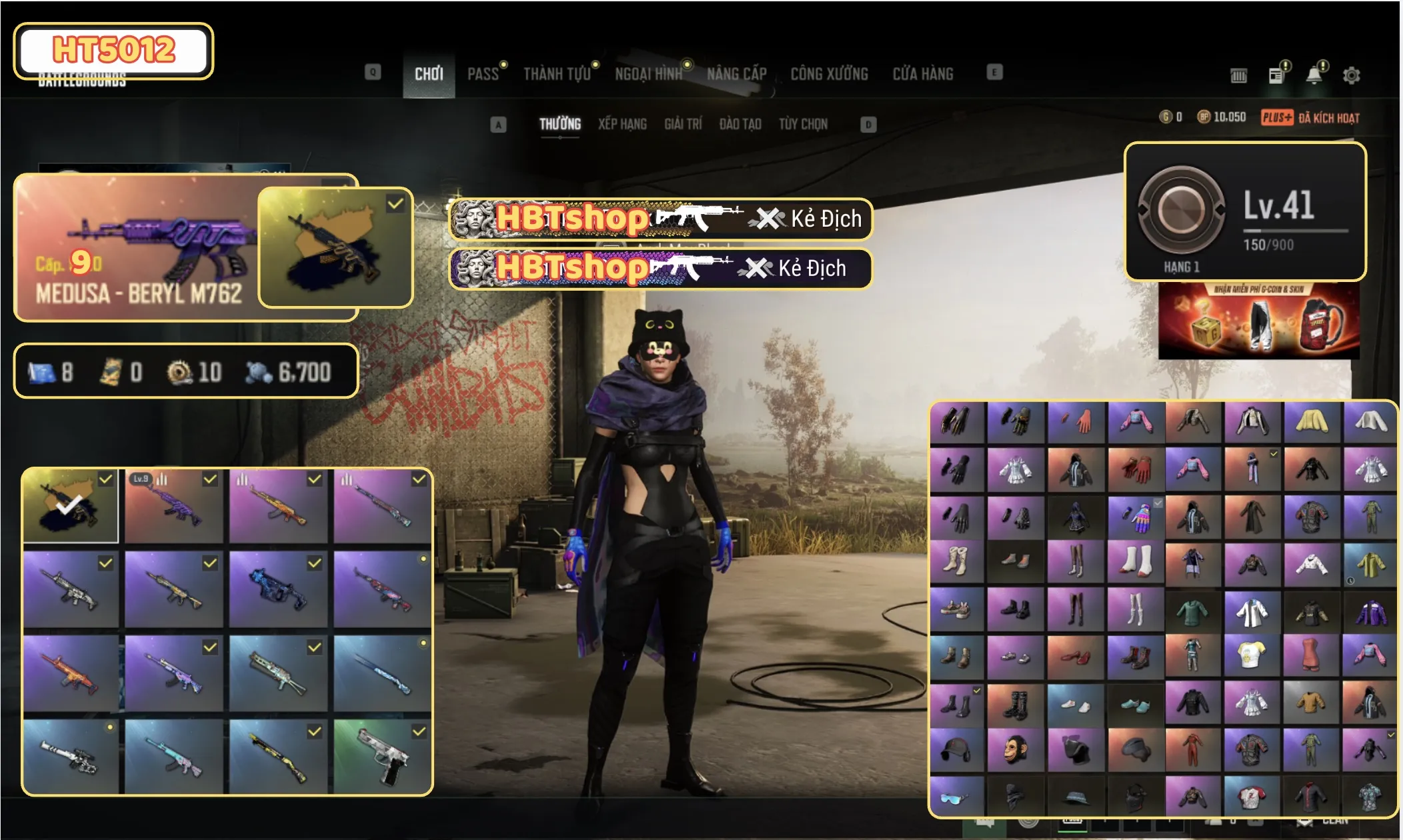Select the NÂNG CẤP tab
The image size is (1403, 840).
click(x=736, y=74)
